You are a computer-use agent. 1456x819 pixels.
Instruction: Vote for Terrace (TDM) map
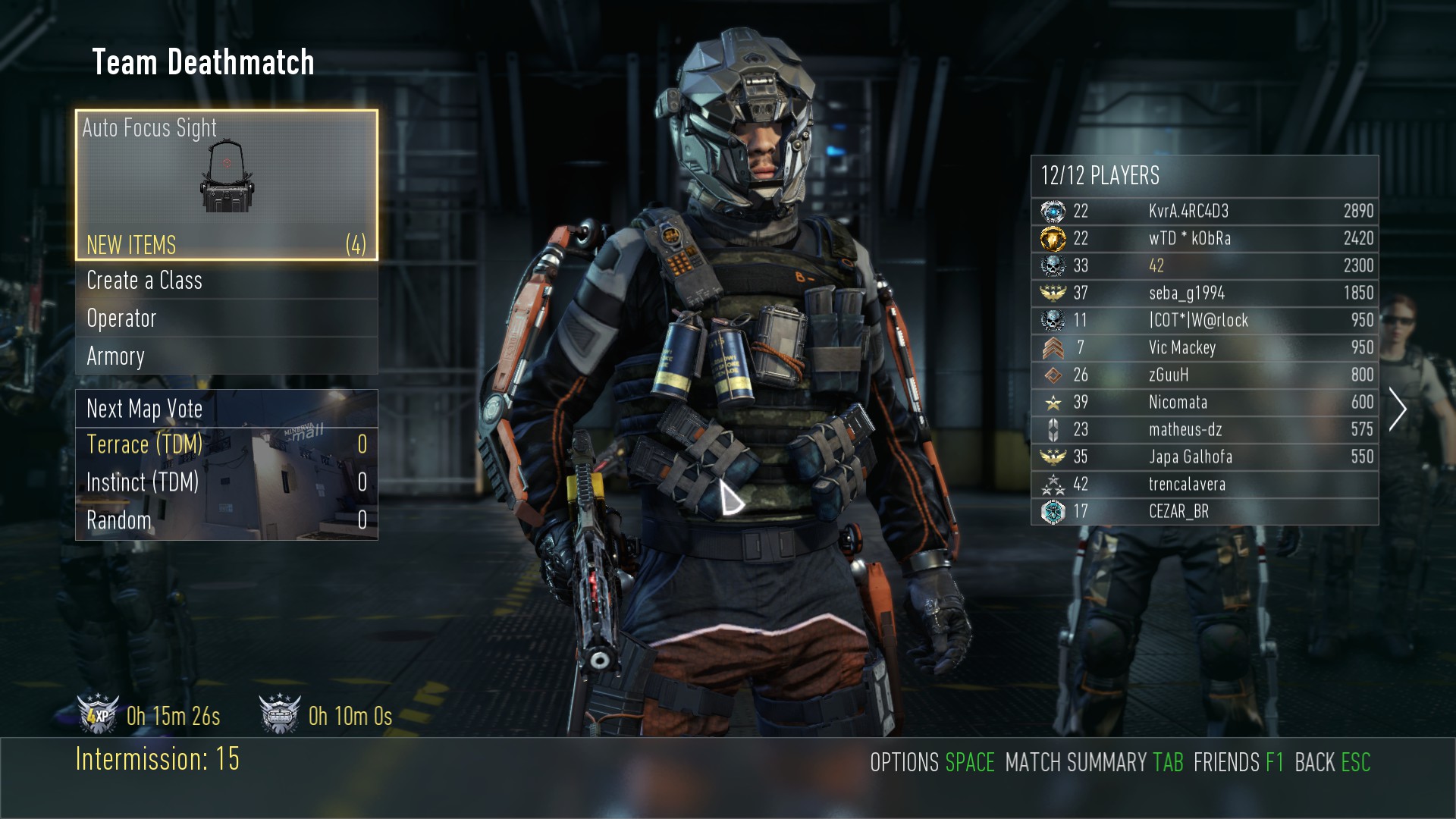click(226, 444)
